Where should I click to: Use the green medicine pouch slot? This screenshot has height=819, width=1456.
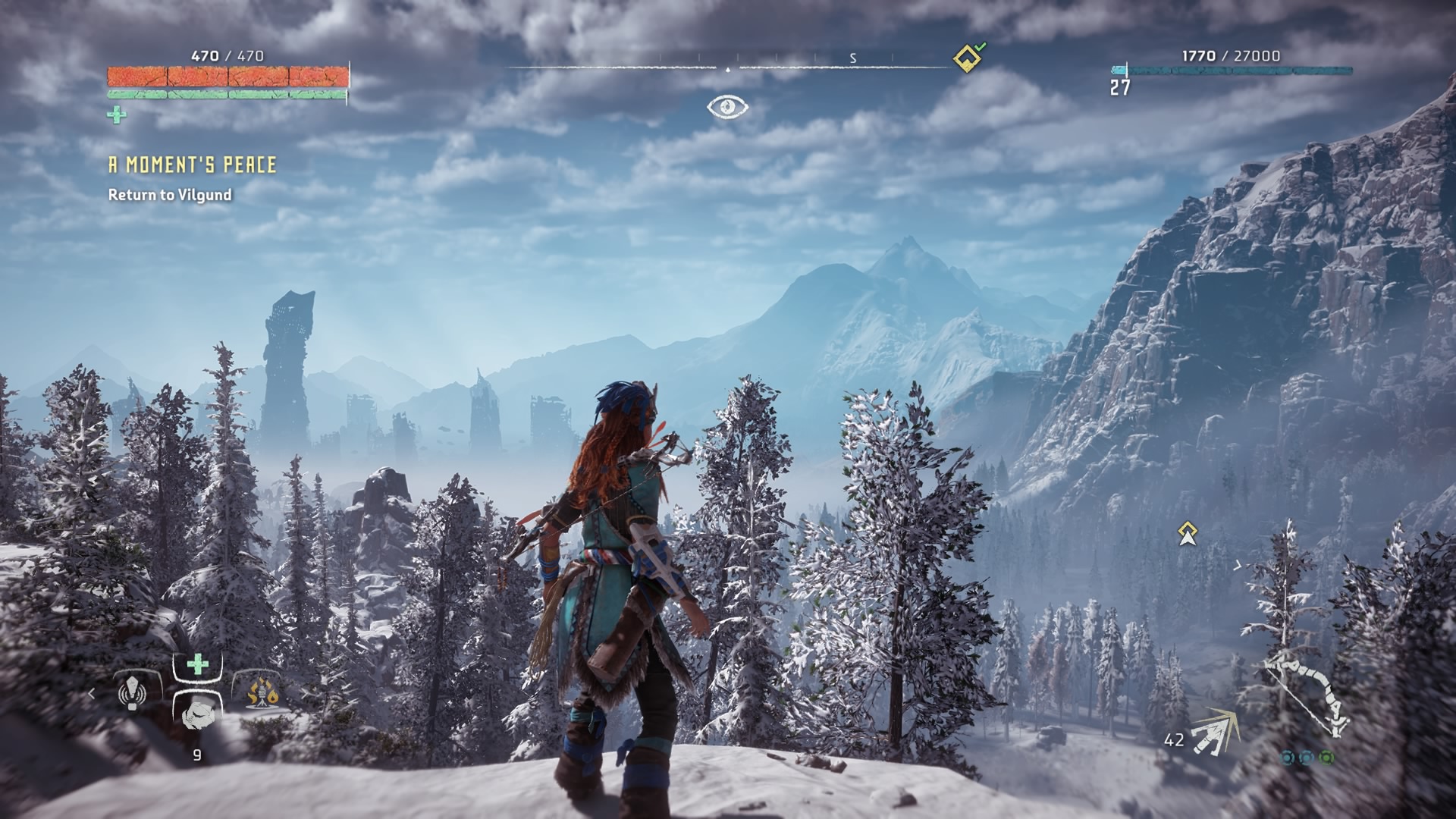[197, 666]
